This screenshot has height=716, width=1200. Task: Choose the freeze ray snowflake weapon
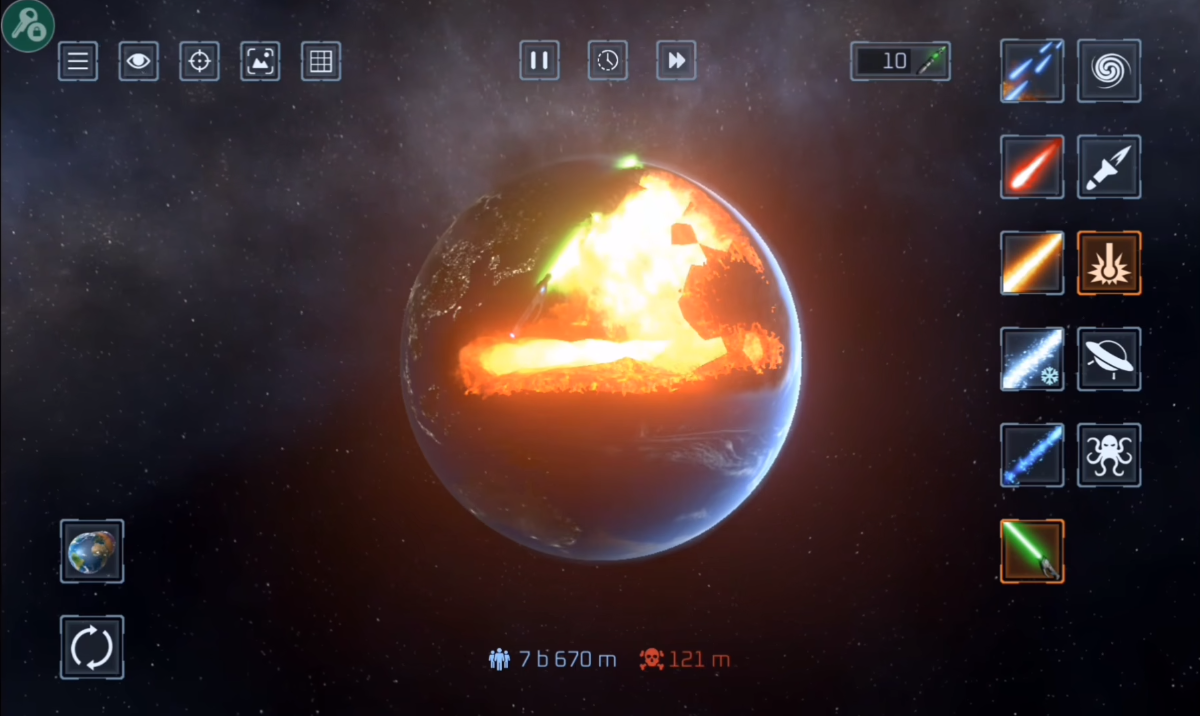[1032, 359]
